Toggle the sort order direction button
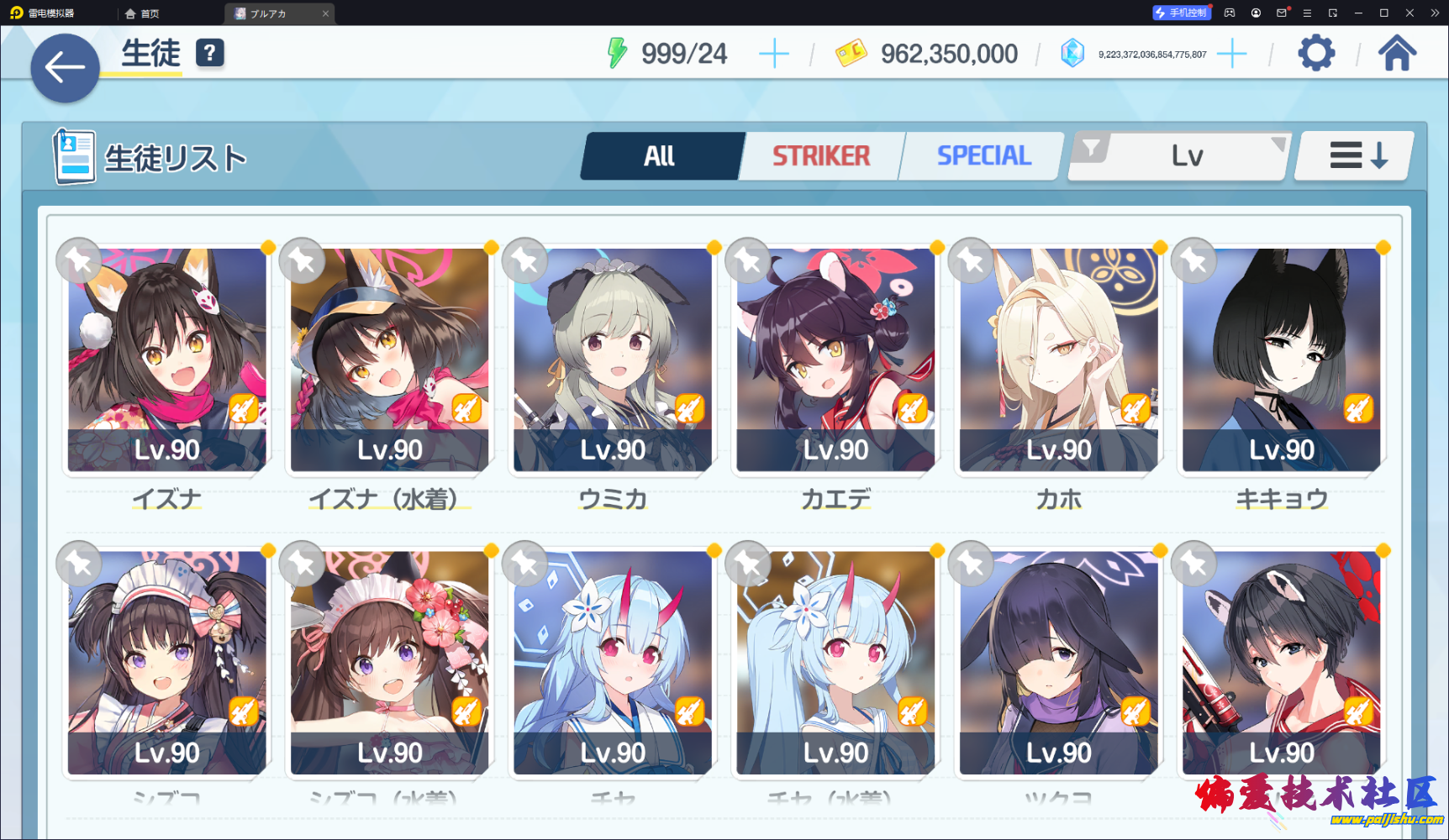Viewport: 1449px width, 840px height. [x=1357, y=156]
